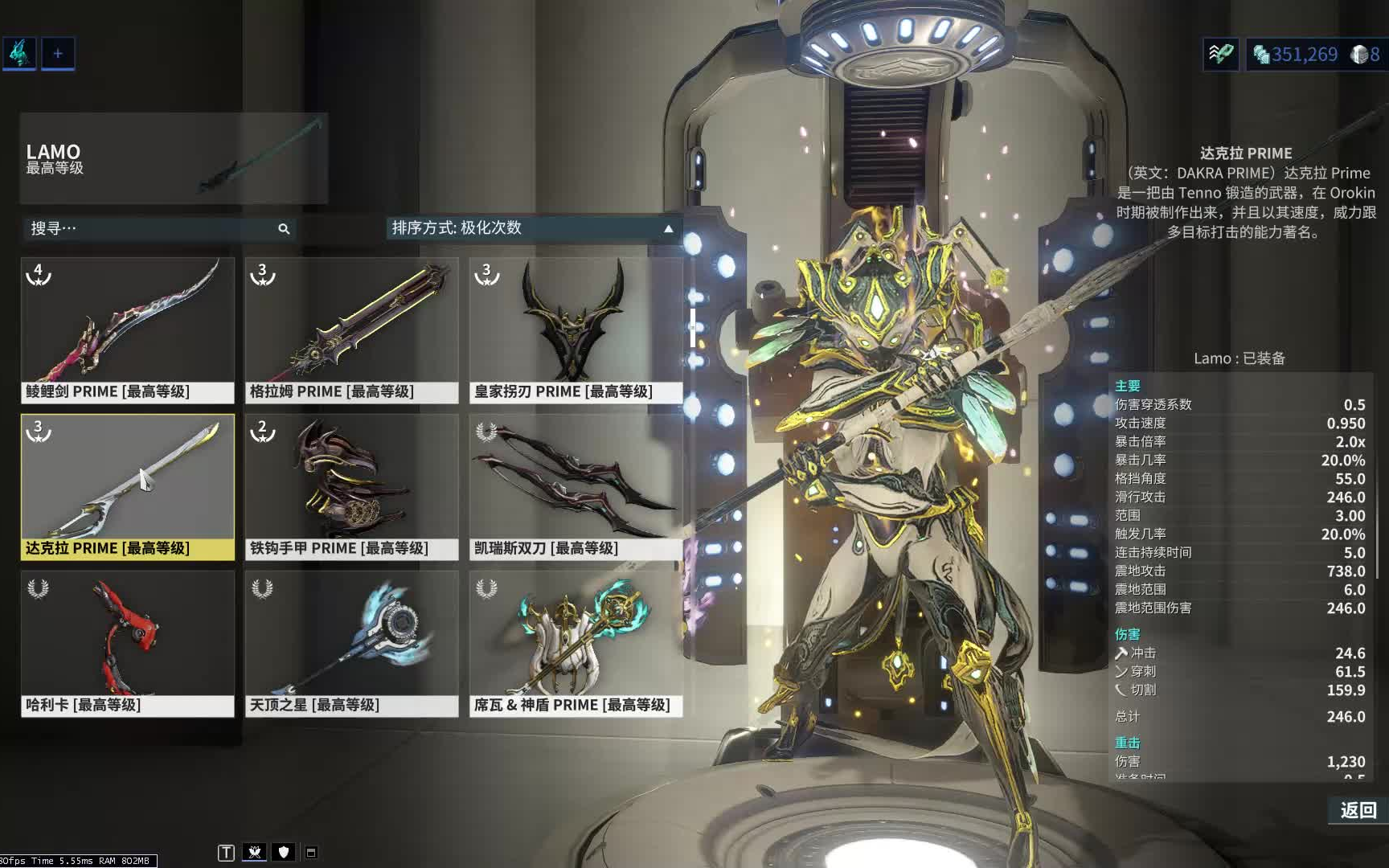Select the 凯瑞斯双刀 weapon thumbnail
1389x868 pixels.
click(575, 480)
